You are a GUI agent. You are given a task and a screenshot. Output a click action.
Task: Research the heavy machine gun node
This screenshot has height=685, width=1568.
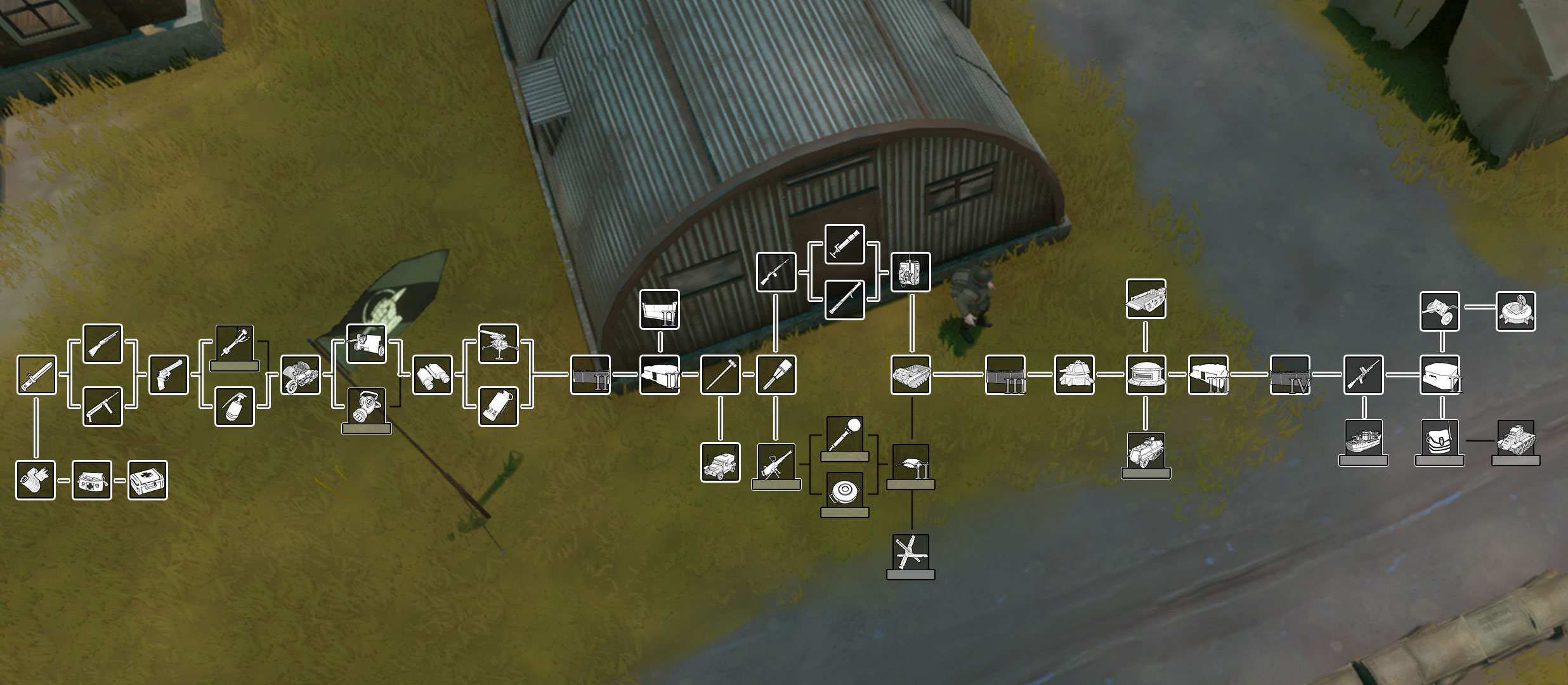777,467
